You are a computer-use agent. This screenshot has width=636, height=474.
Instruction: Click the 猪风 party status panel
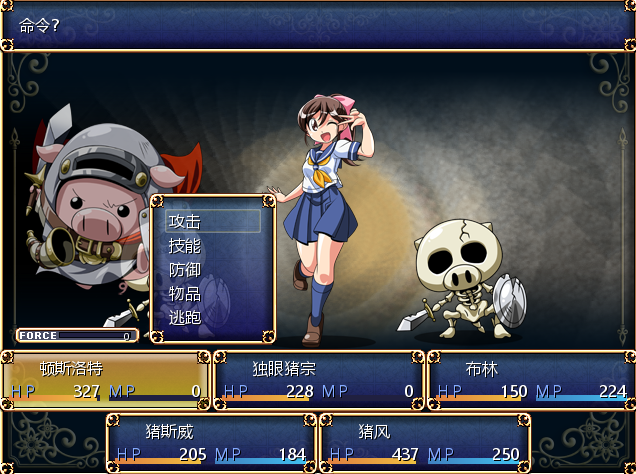coord(424,442)
